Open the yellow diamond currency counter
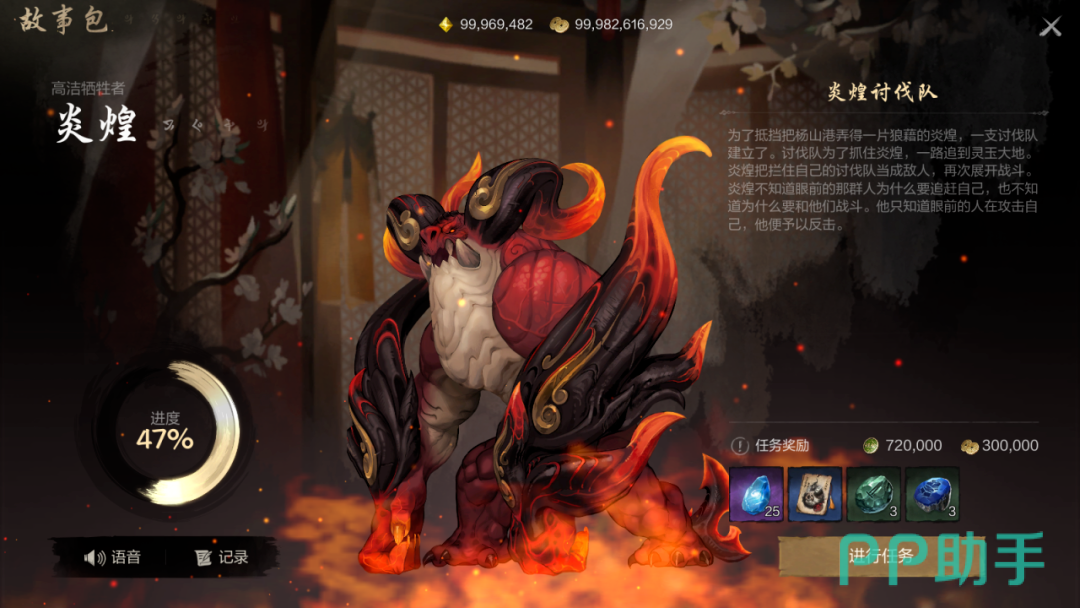 pyautogui.click(x=487, y=24)
